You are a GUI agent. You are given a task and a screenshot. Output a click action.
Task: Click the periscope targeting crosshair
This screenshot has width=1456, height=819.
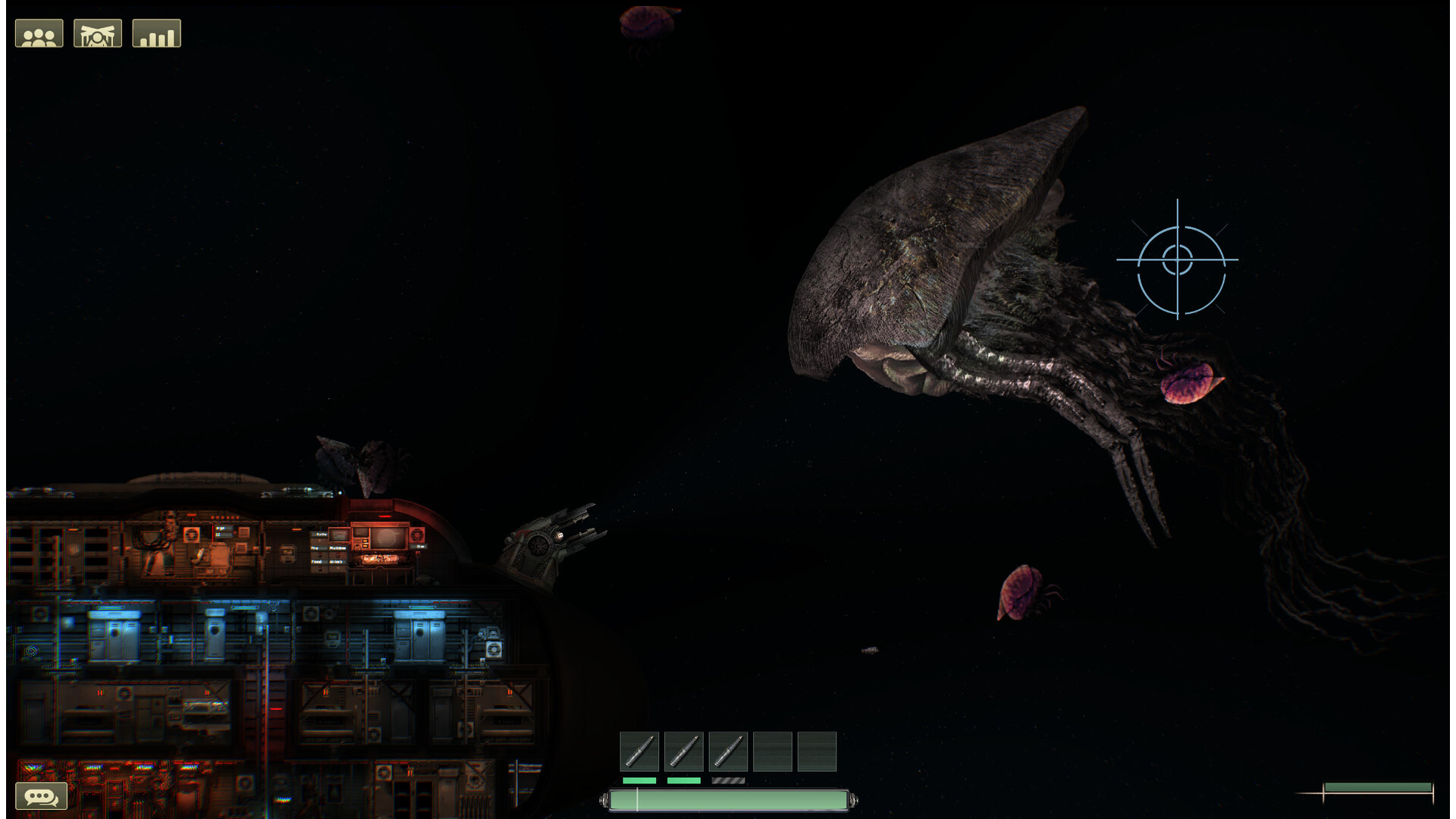click(1177, 261)
